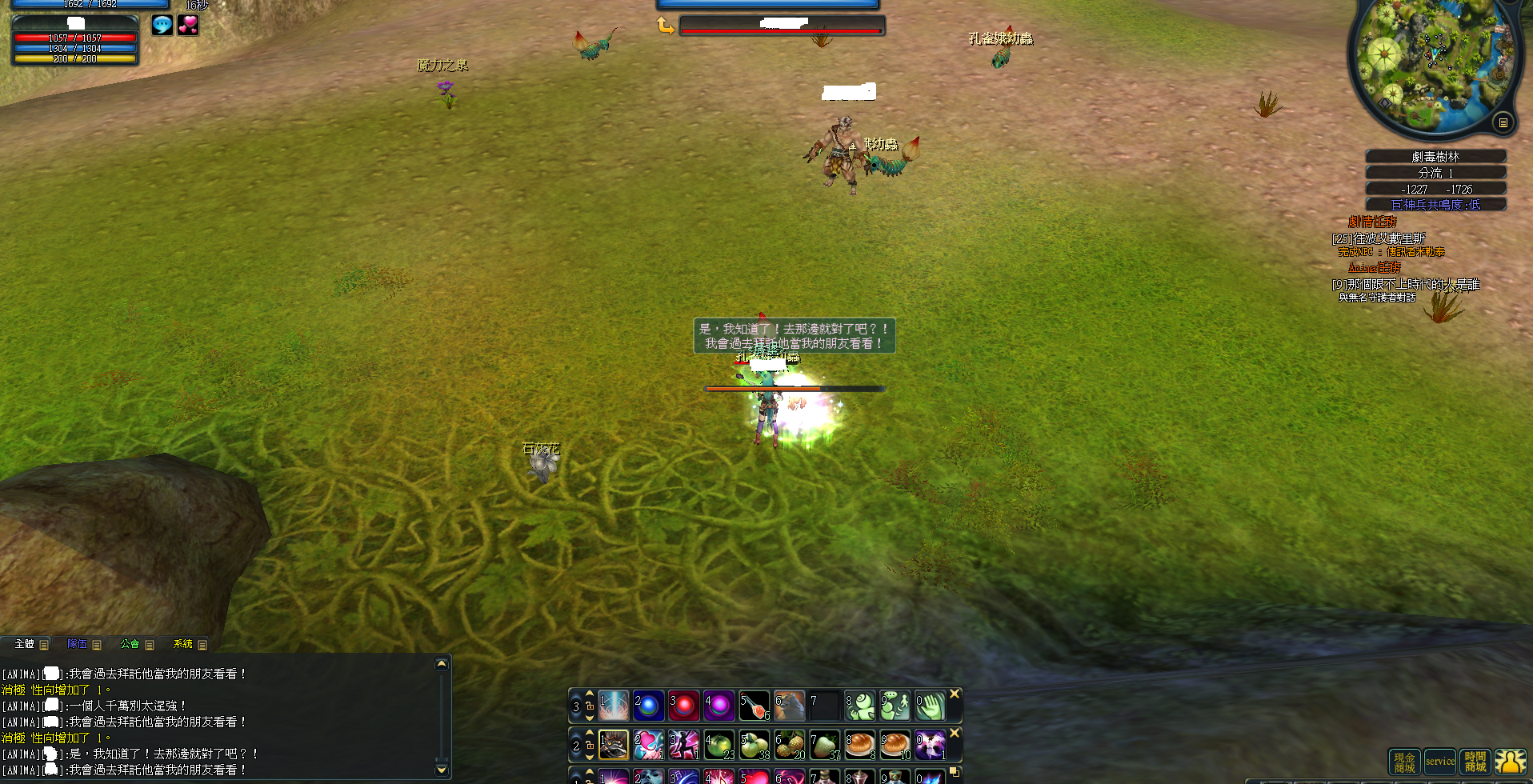This screenshot has height=784, width=1533.
Task: Activate the blue orb skill
Action: [x=648, y=706]
